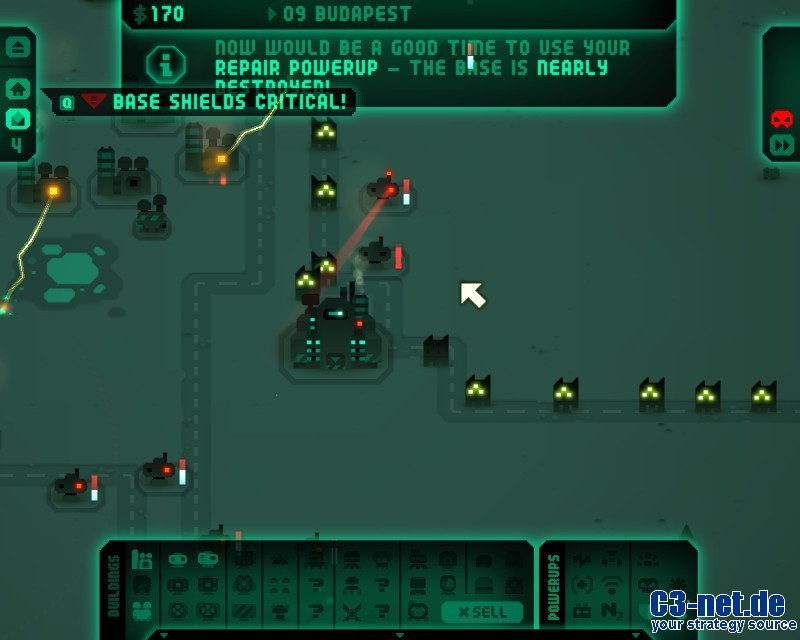Viewport: 800px width, 640px height.
Task: Select the highlighted building icon above the 4
Action: [18, 119]
